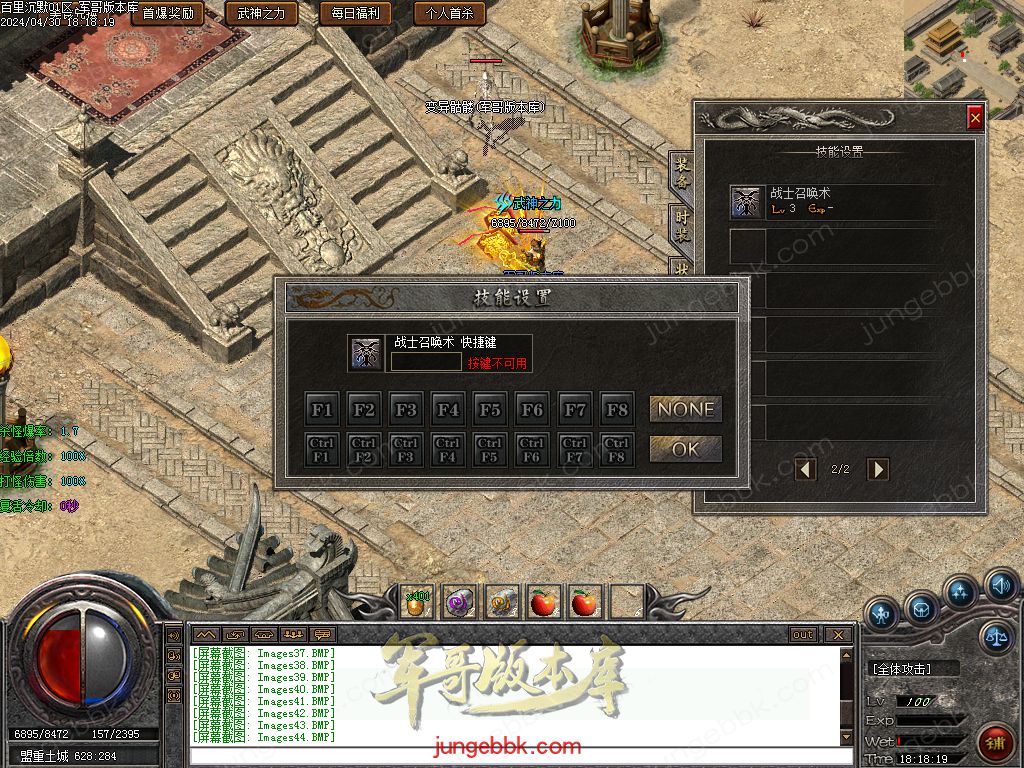Switch to the 装备 equipment tab

point(681,173)
